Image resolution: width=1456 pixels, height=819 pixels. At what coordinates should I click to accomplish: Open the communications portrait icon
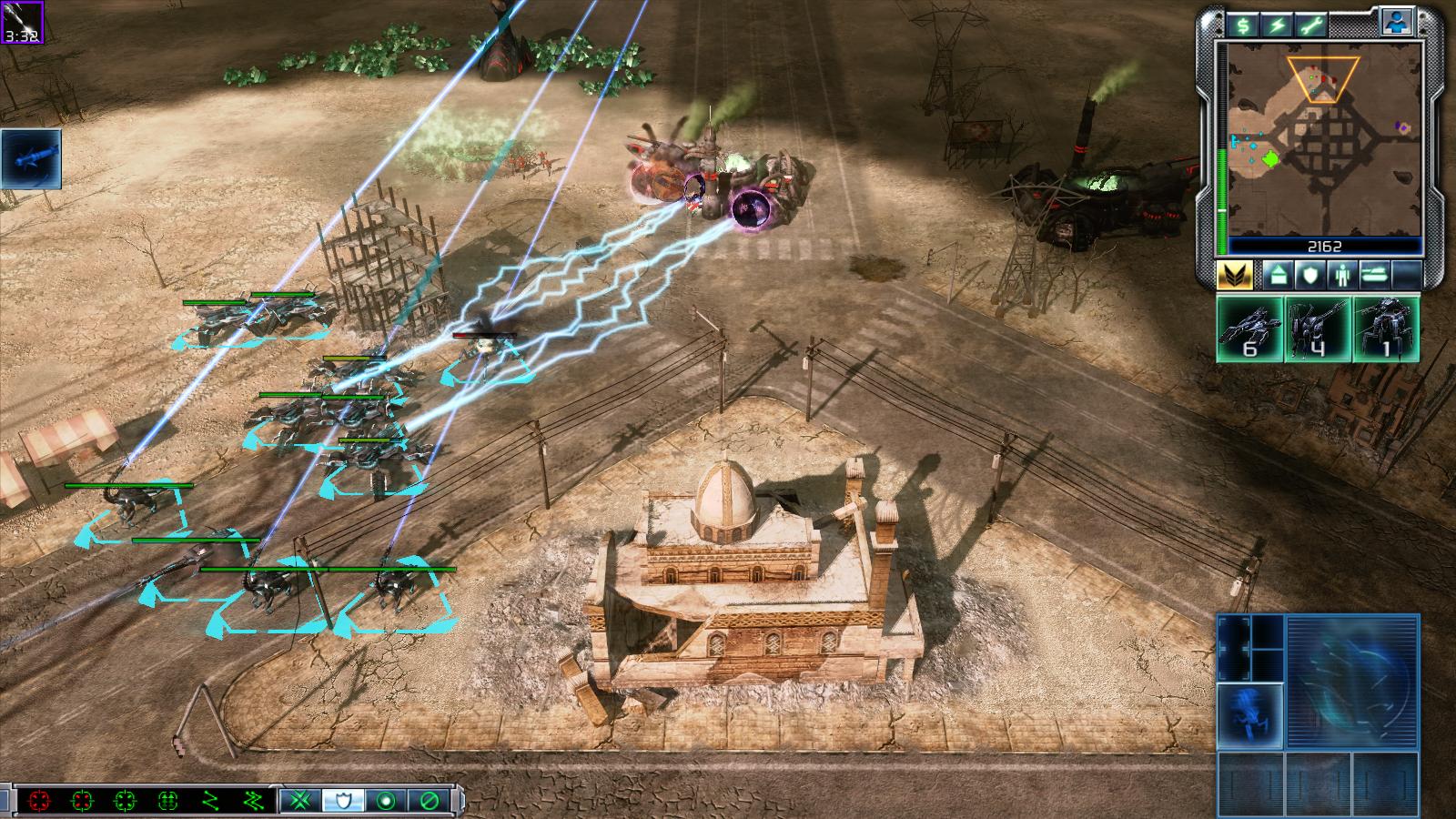tap(1396, 22)
